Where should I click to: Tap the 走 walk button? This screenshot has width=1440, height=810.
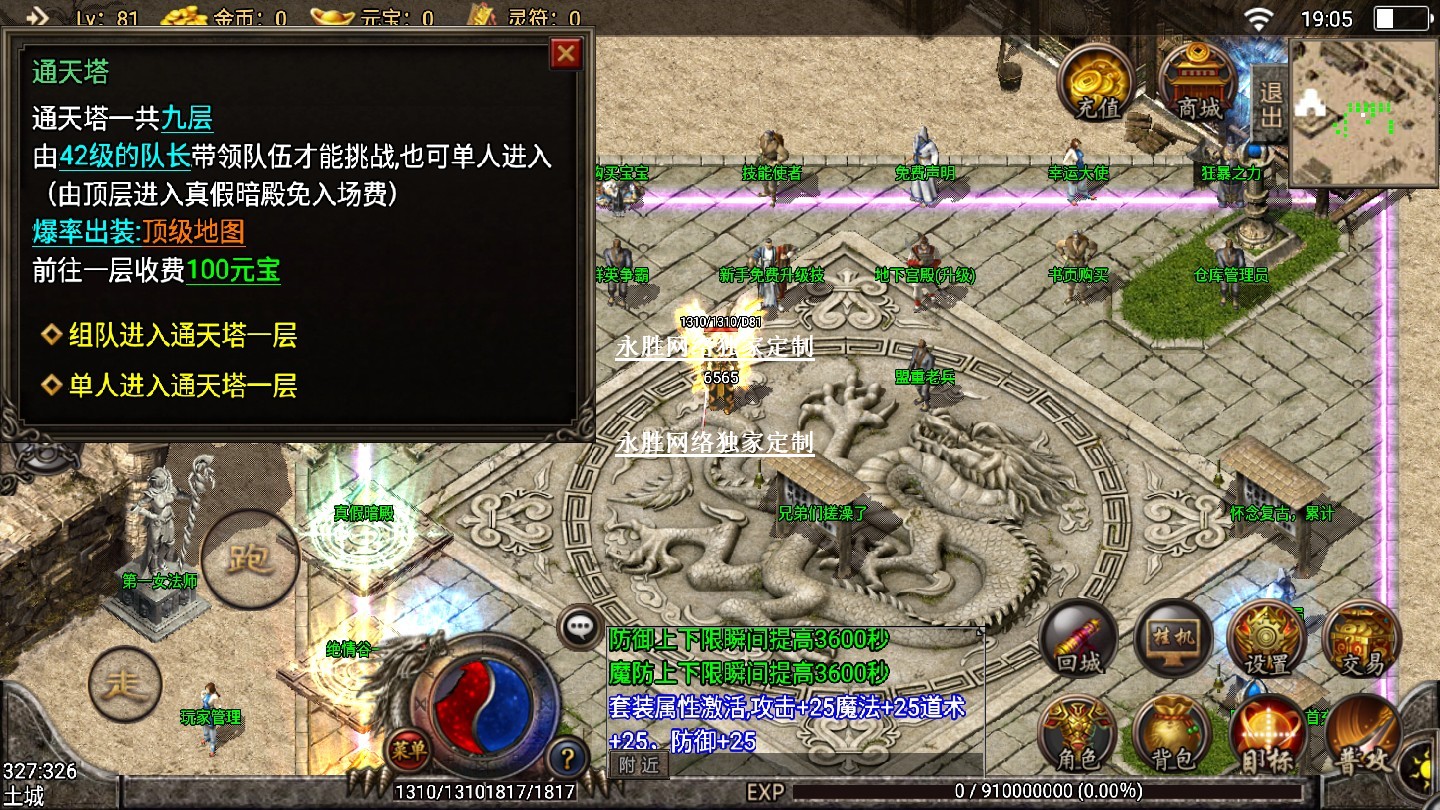(125, 685)
